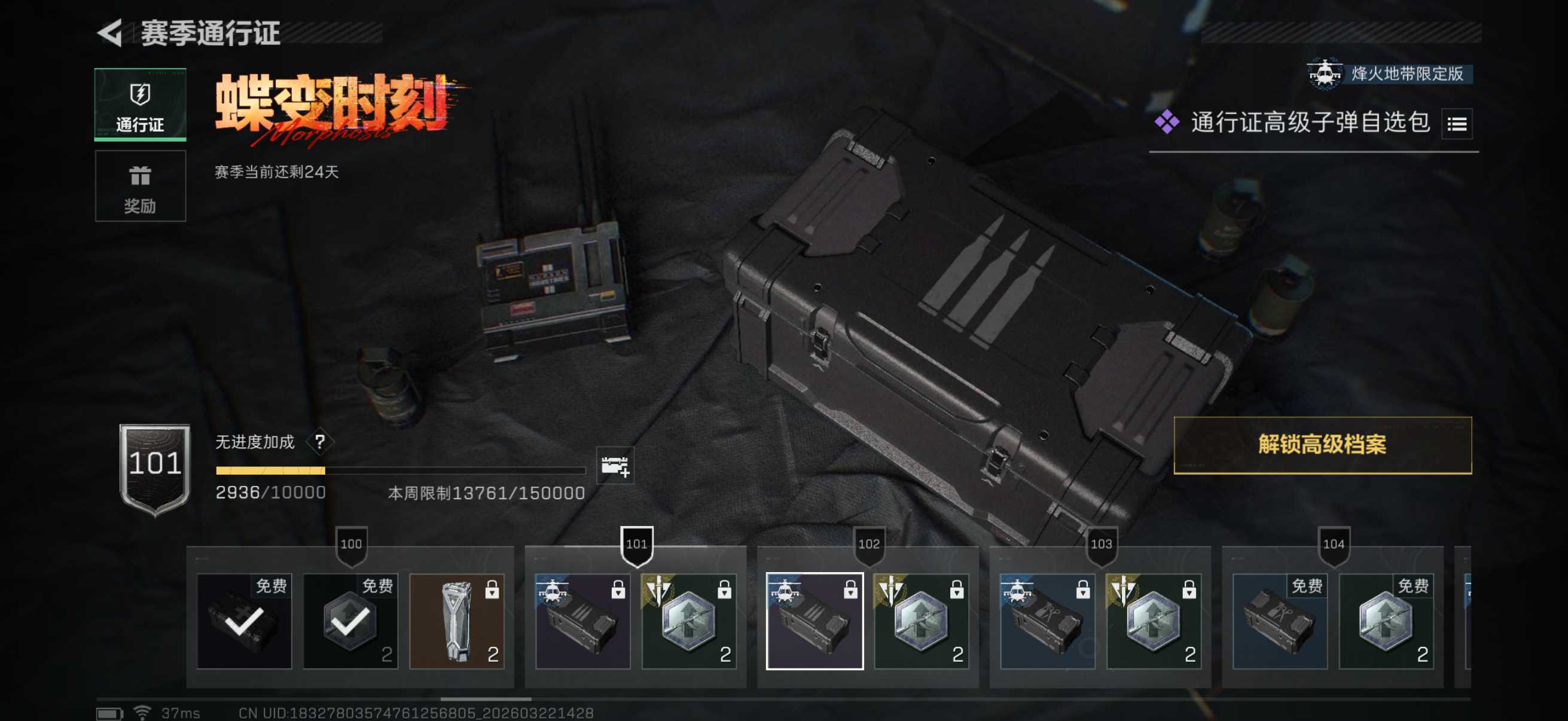
Task: Select the level 103 marker badge
Action: (x=1101, y=544)
